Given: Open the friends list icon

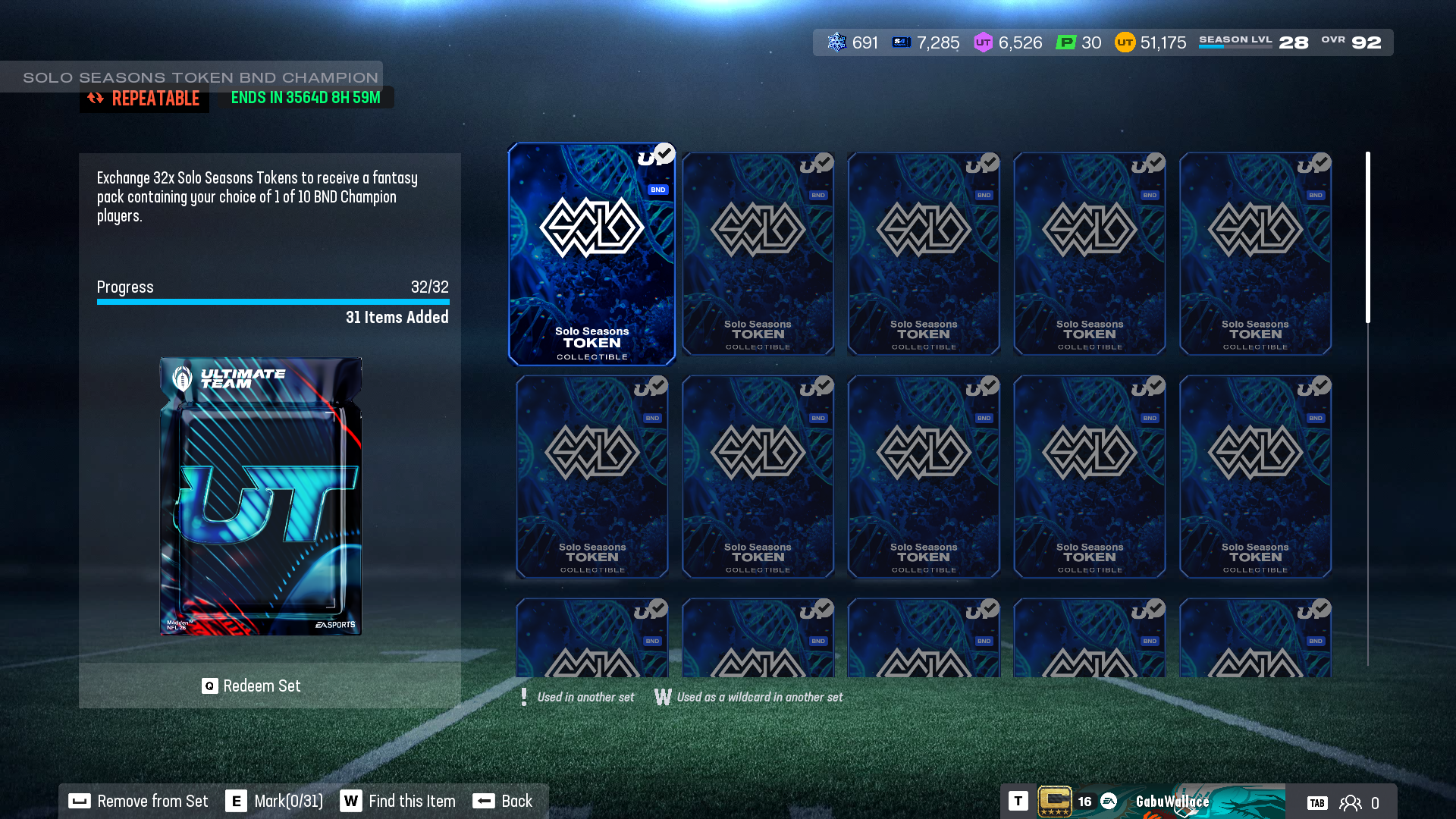Looking at the screenshot, I should point(1351,803).
